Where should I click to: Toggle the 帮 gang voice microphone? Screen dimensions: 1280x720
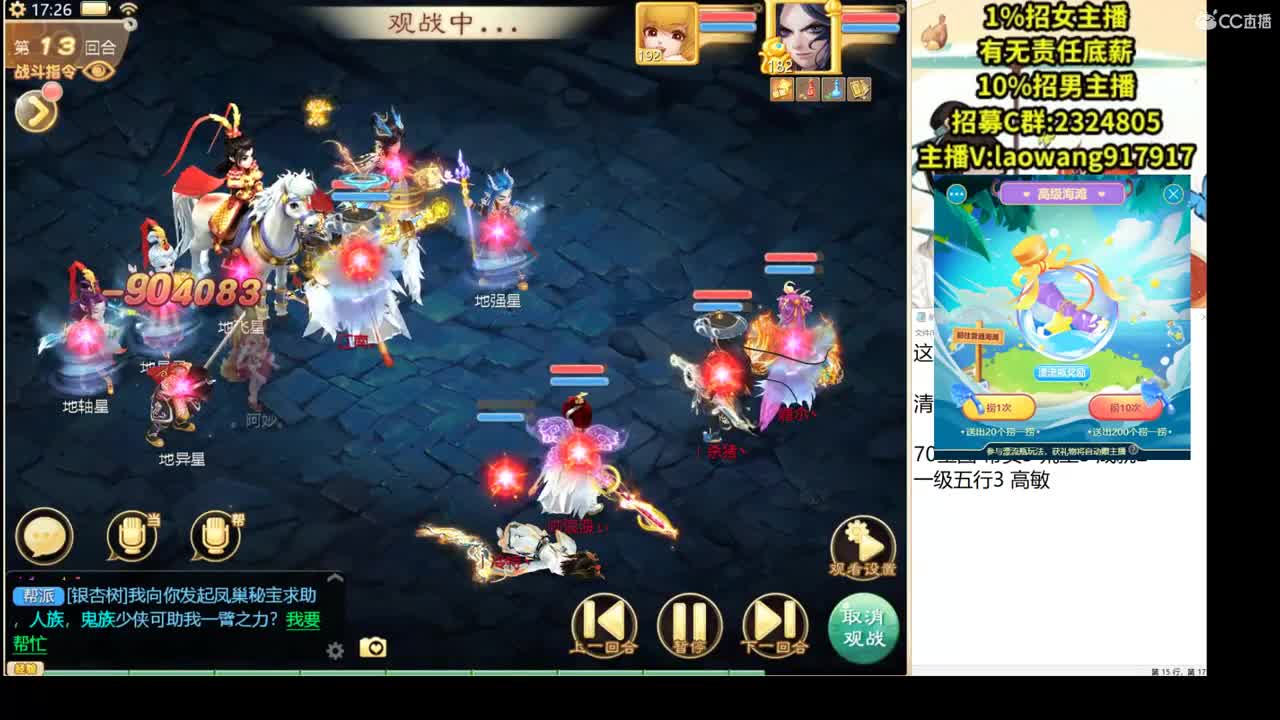pyautogui.click(x=215, y=536)
